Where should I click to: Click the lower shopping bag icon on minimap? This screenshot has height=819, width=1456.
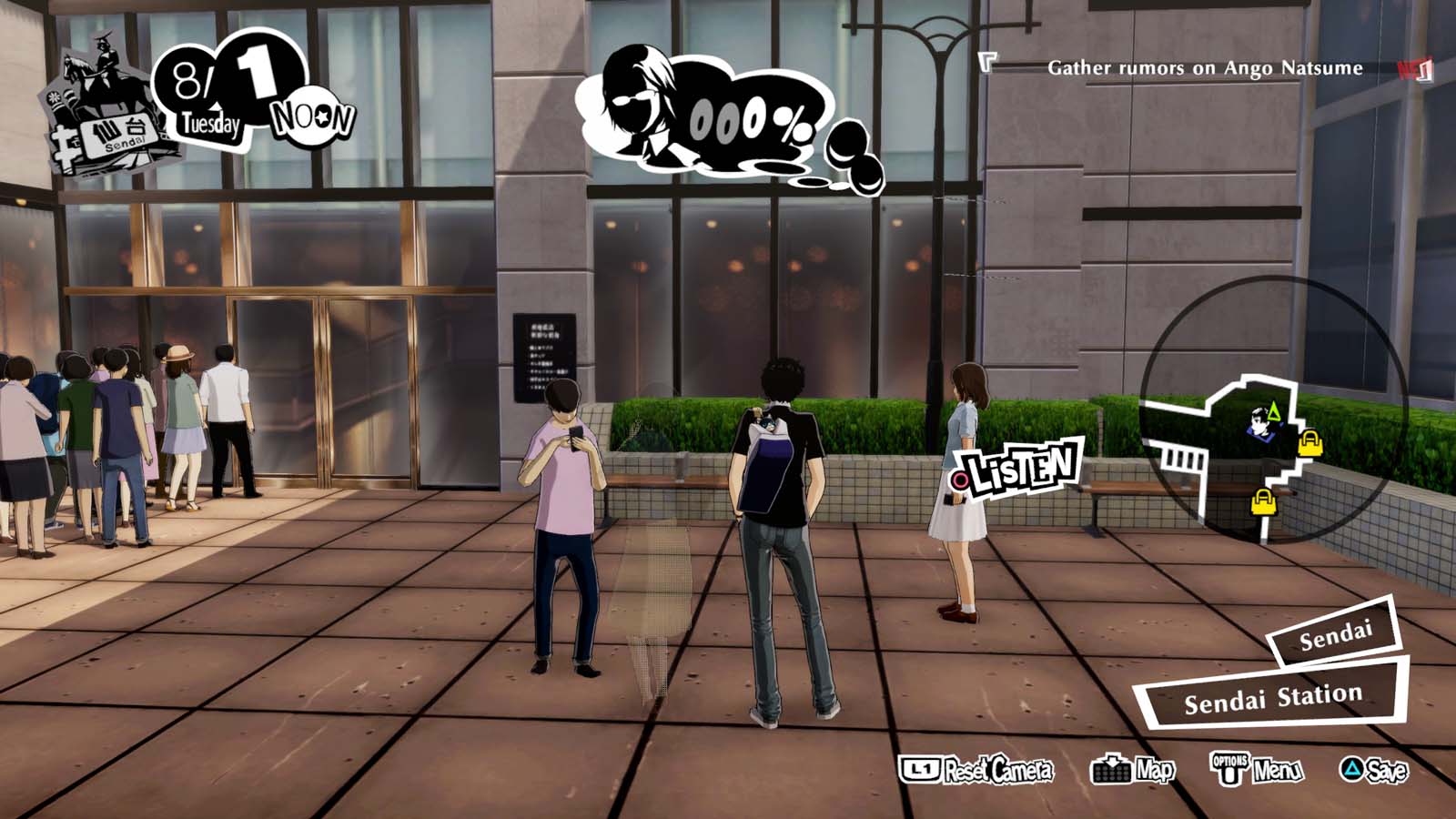(x=1263, y=500)
